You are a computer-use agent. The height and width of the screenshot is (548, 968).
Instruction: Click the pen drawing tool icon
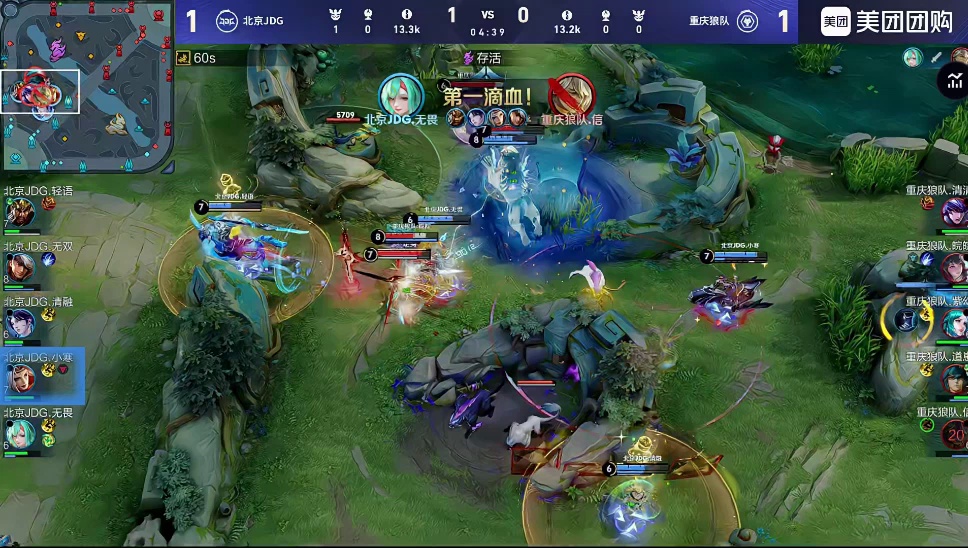(x=937, y=57)
